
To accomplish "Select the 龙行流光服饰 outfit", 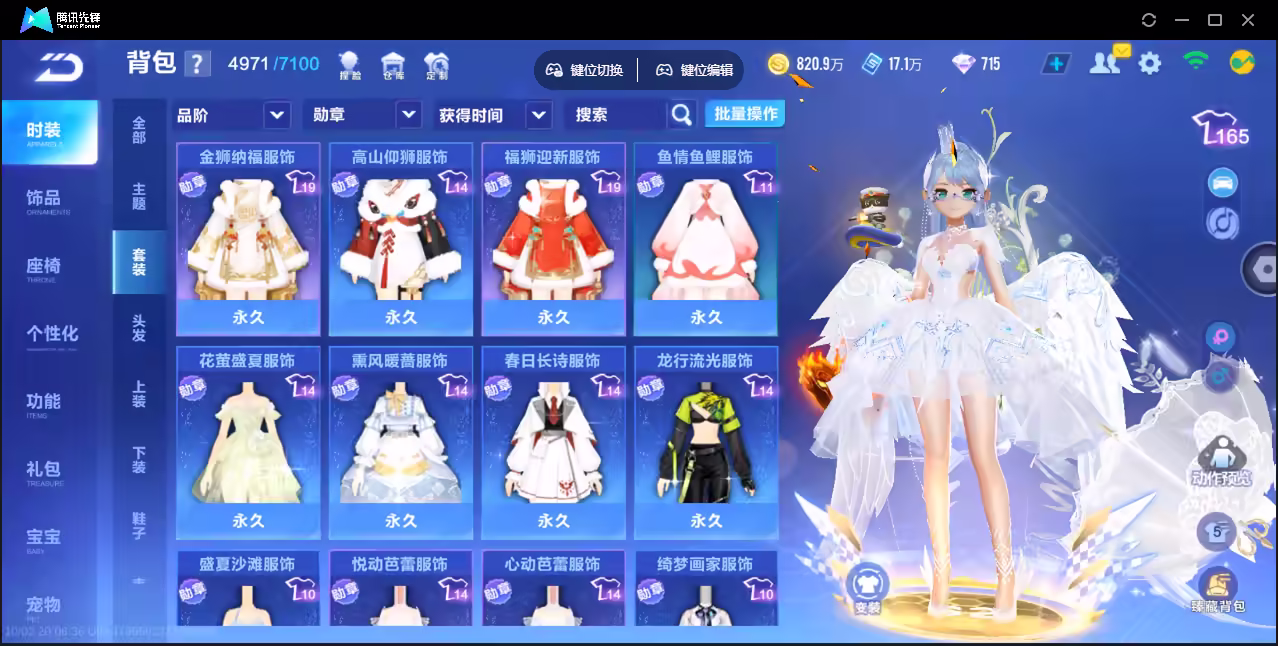I will coord(706,442).
